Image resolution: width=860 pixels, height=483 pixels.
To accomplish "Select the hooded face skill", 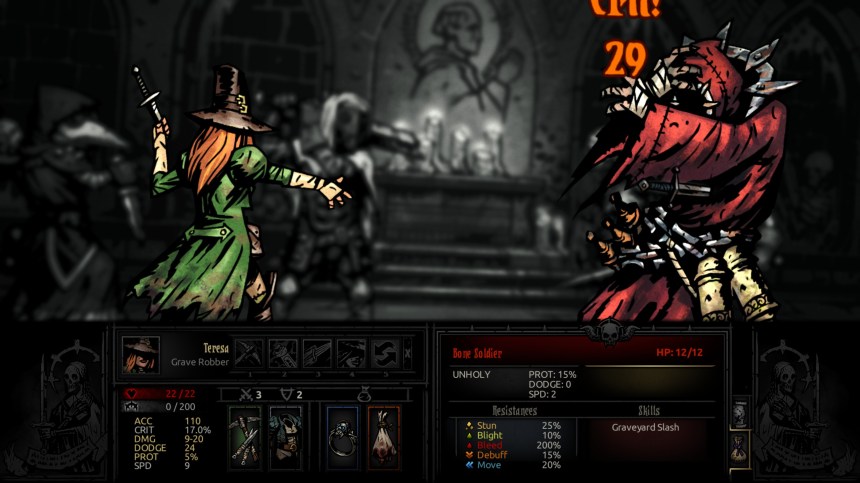I will 351,353.
